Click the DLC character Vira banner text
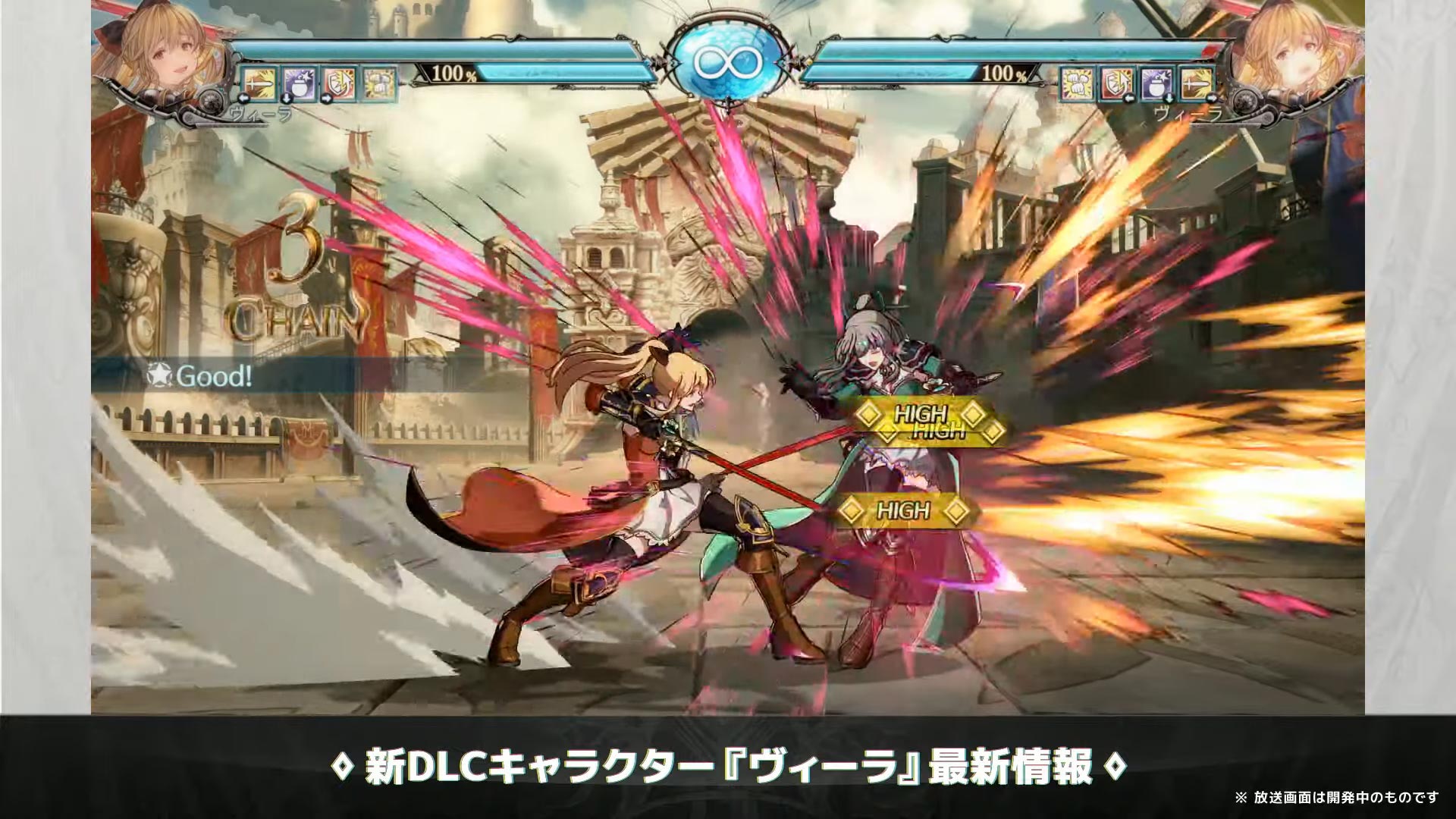This screenshot has height=819, width=1456. click(x=728, y=764)
